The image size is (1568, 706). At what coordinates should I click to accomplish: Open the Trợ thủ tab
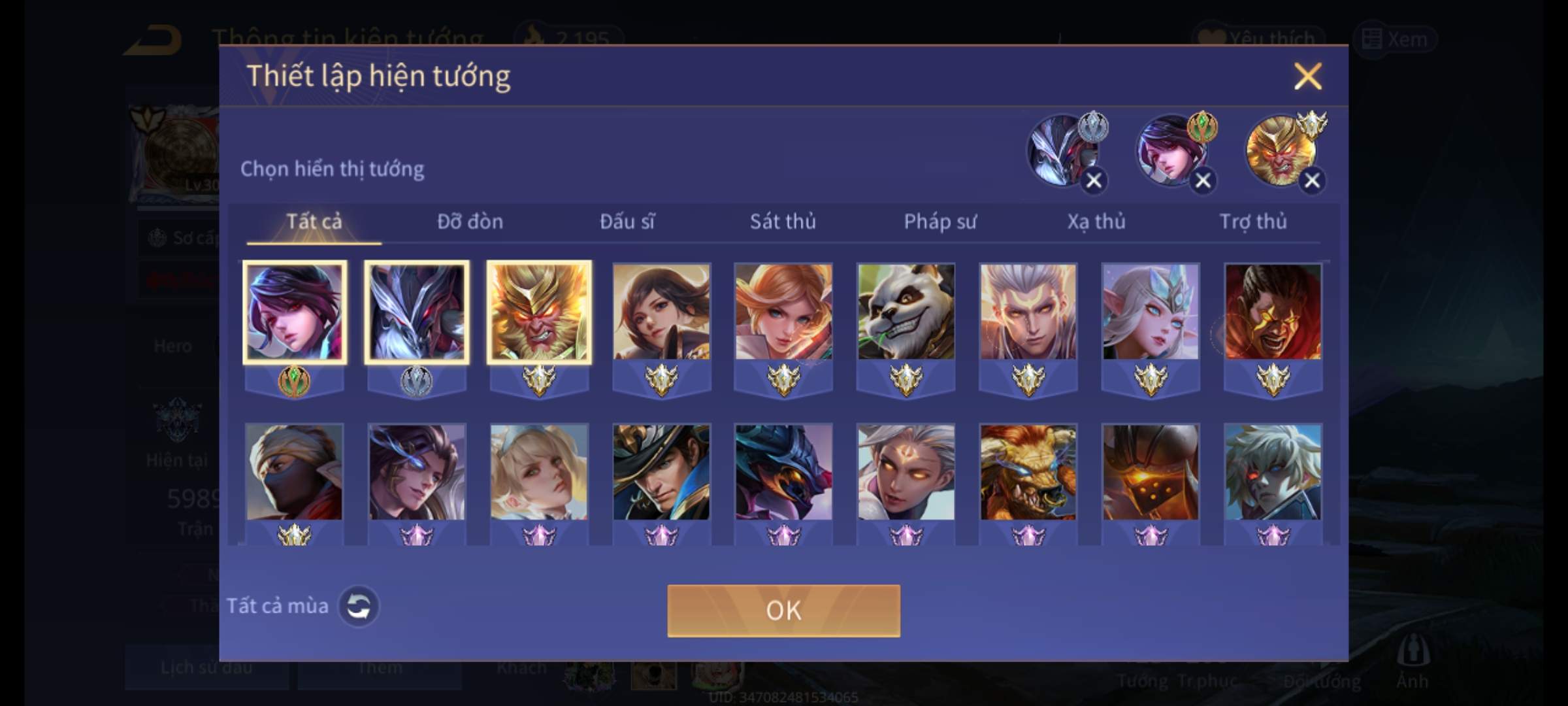click(1252, 222)
